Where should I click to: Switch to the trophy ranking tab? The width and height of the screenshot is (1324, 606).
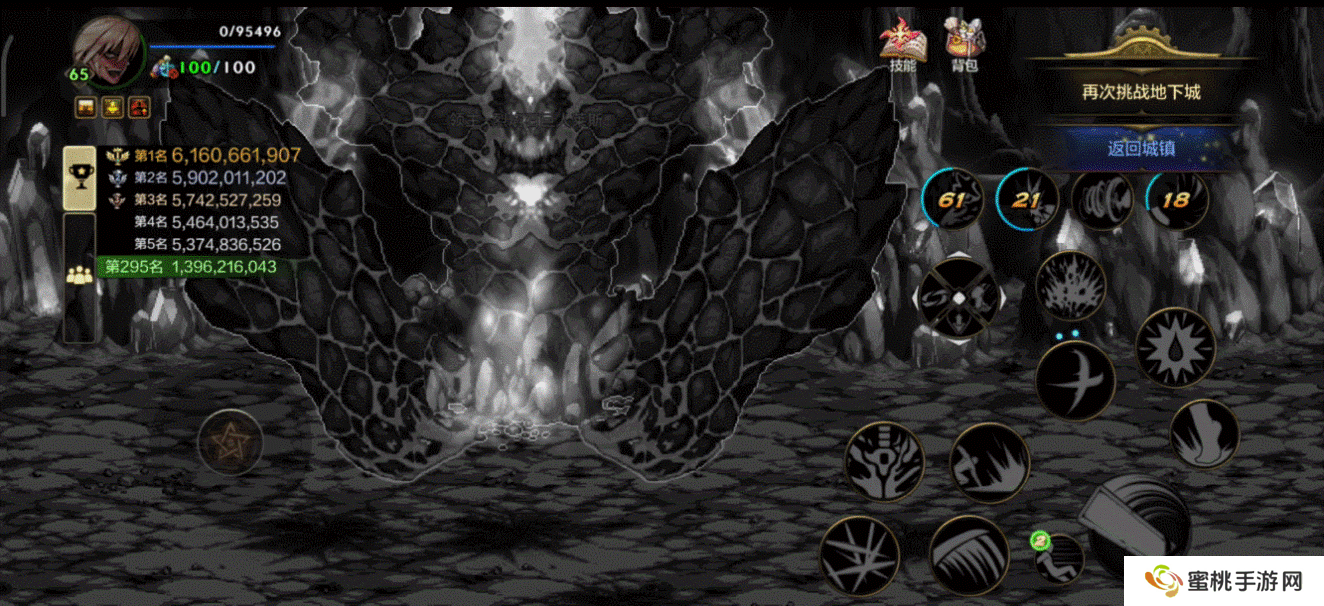(79, 177)
